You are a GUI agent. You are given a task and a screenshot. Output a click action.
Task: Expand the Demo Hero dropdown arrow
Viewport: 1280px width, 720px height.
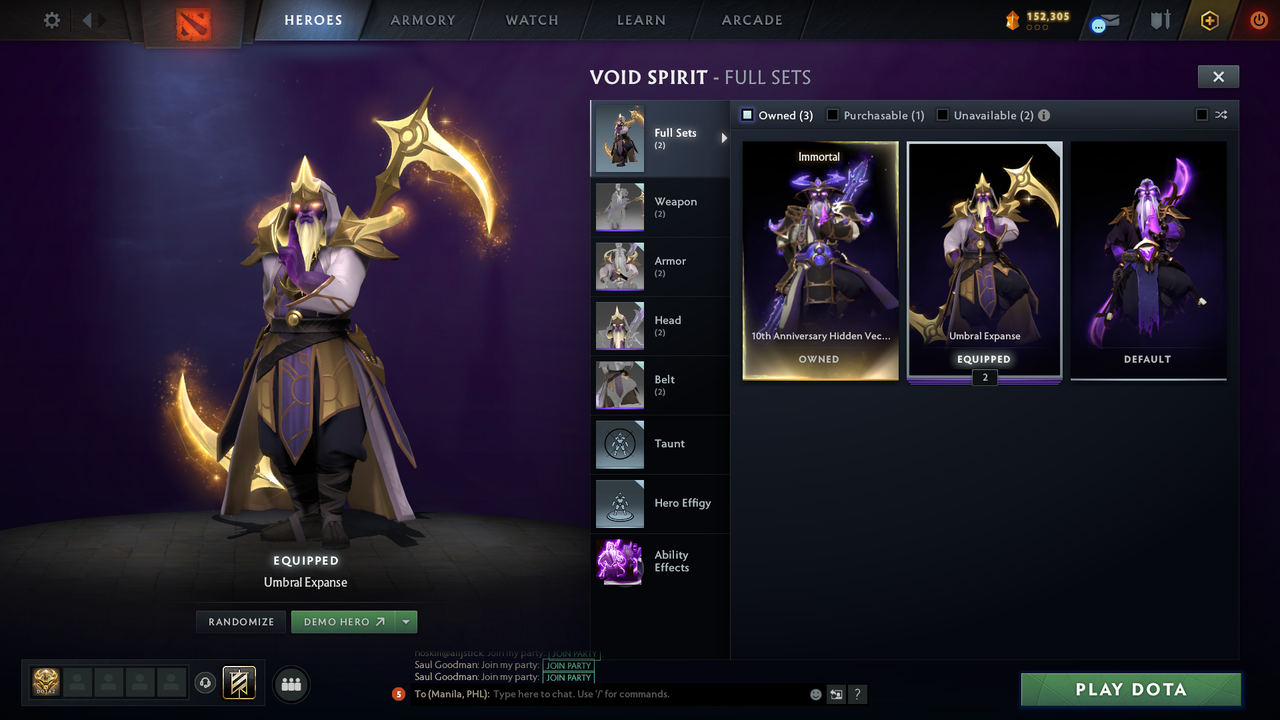407,621
